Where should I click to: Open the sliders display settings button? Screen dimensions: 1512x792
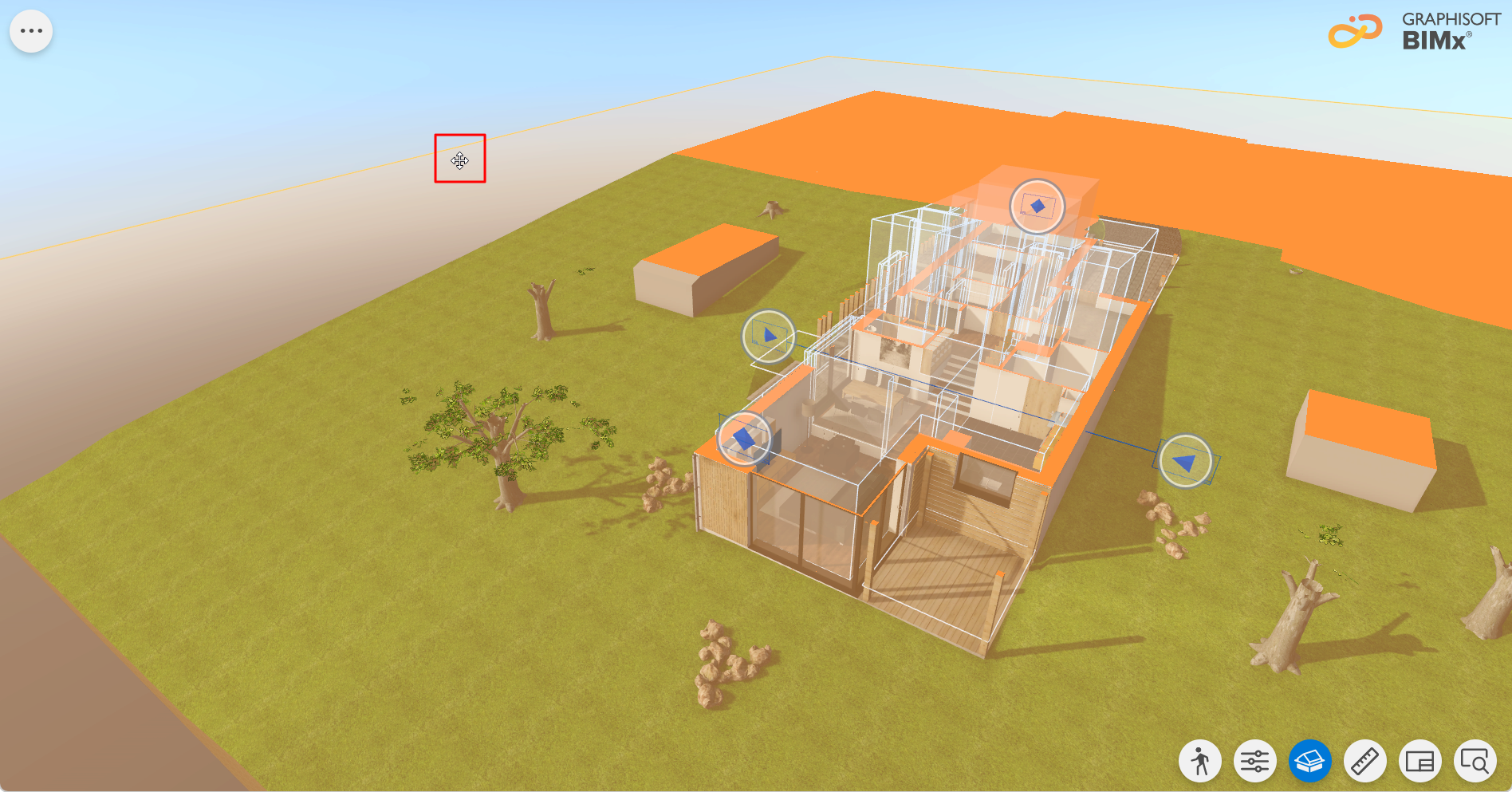coord(1255,762)
